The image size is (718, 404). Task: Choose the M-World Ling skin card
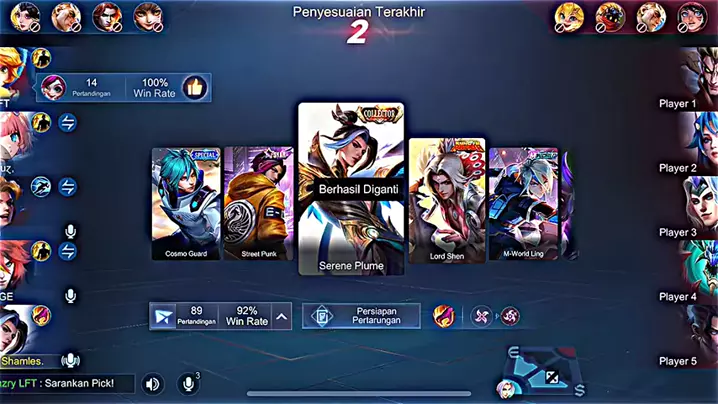[523, 204]
